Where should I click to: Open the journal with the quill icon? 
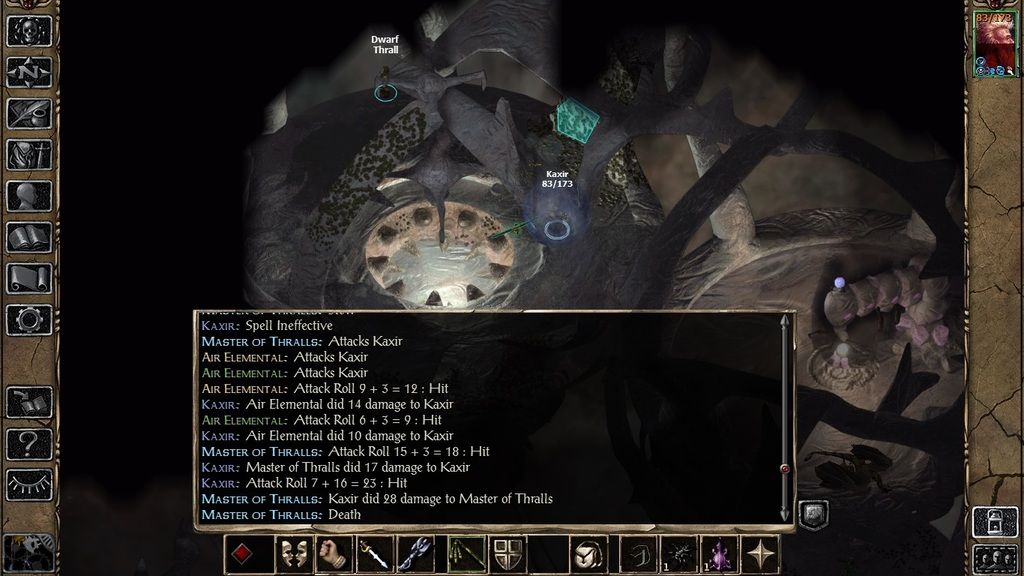click(29, 113)
